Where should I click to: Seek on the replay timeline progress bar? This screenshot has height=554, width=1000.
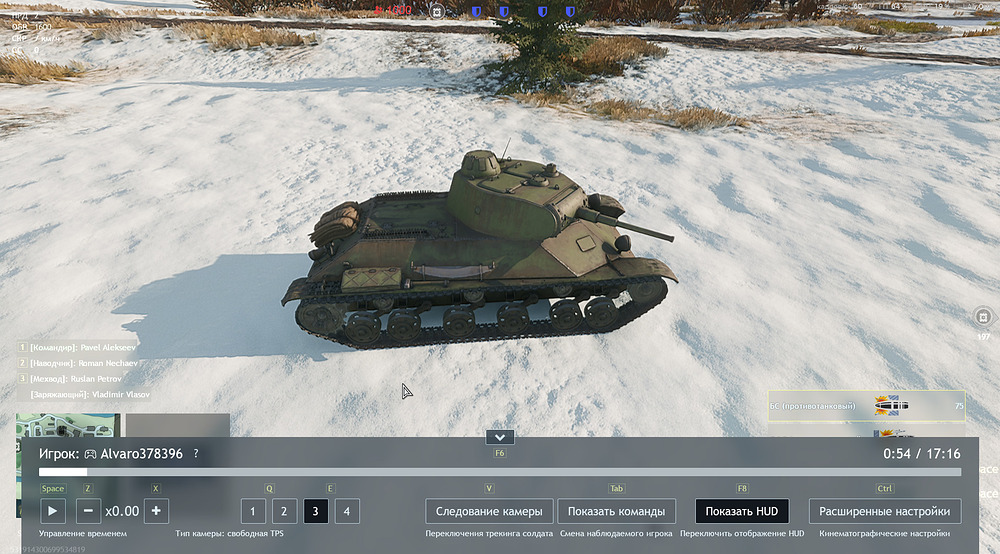point(500,472)
